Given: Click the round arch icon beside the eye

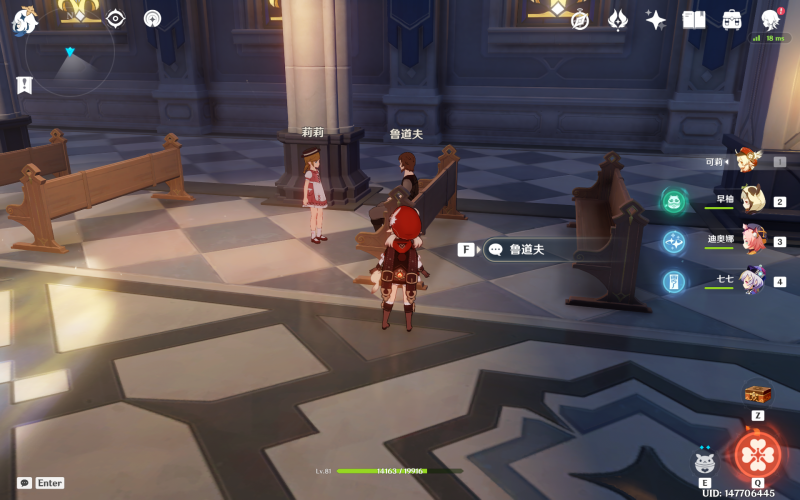Looking at the screenshot, I should pyautogui.click(x=152, y=18).
